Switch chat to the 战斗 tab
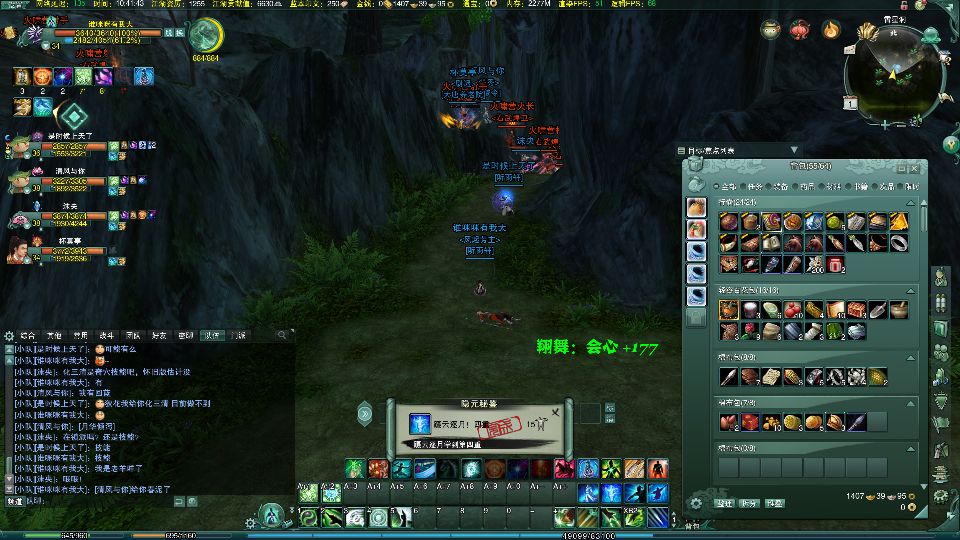Viewport: 960px width, 540px height. 106,335
